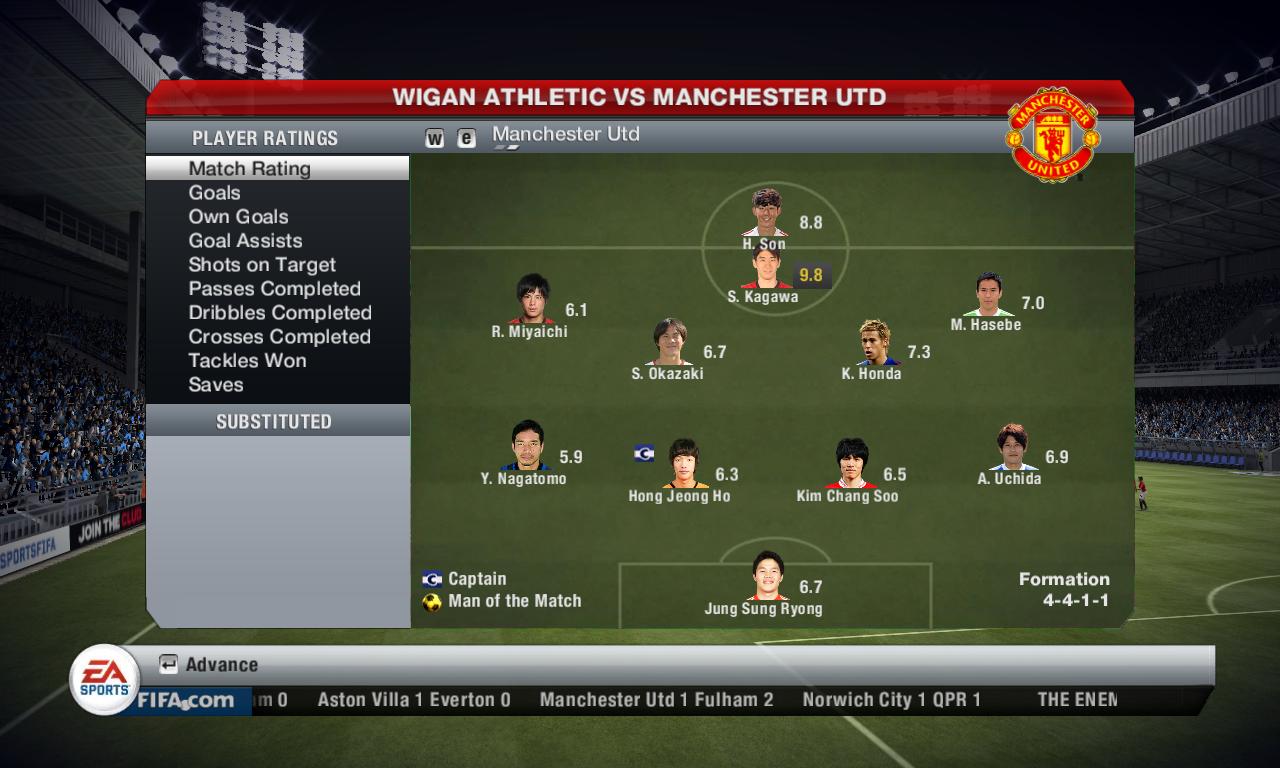1280x768 pixels.
Task: Choose the Goals rating category
Action: pos(215,193)
